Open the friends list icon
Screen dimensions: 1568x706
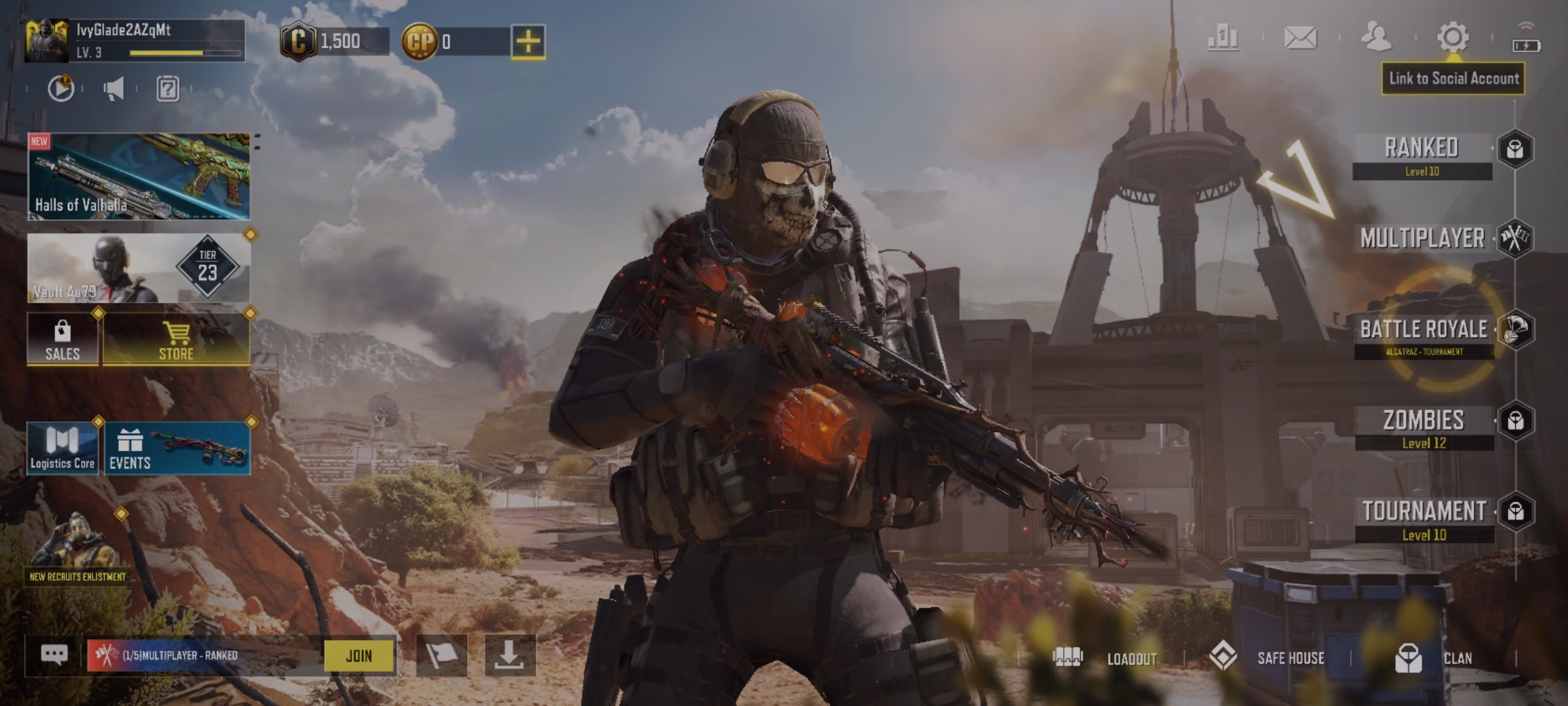[1375, 37]
